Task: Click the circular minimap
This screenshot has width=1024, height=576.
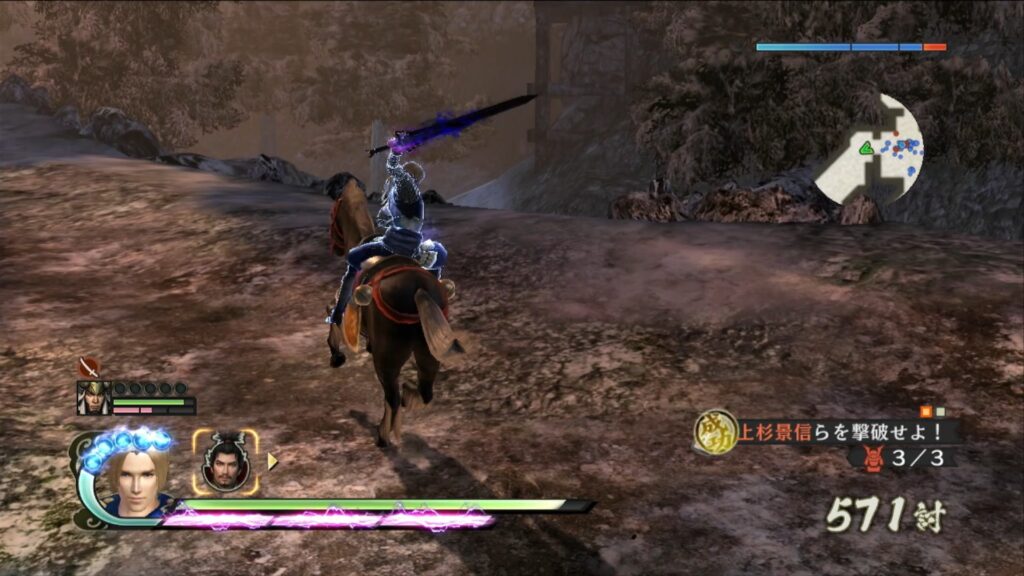Action: click(x=869, y=148)
